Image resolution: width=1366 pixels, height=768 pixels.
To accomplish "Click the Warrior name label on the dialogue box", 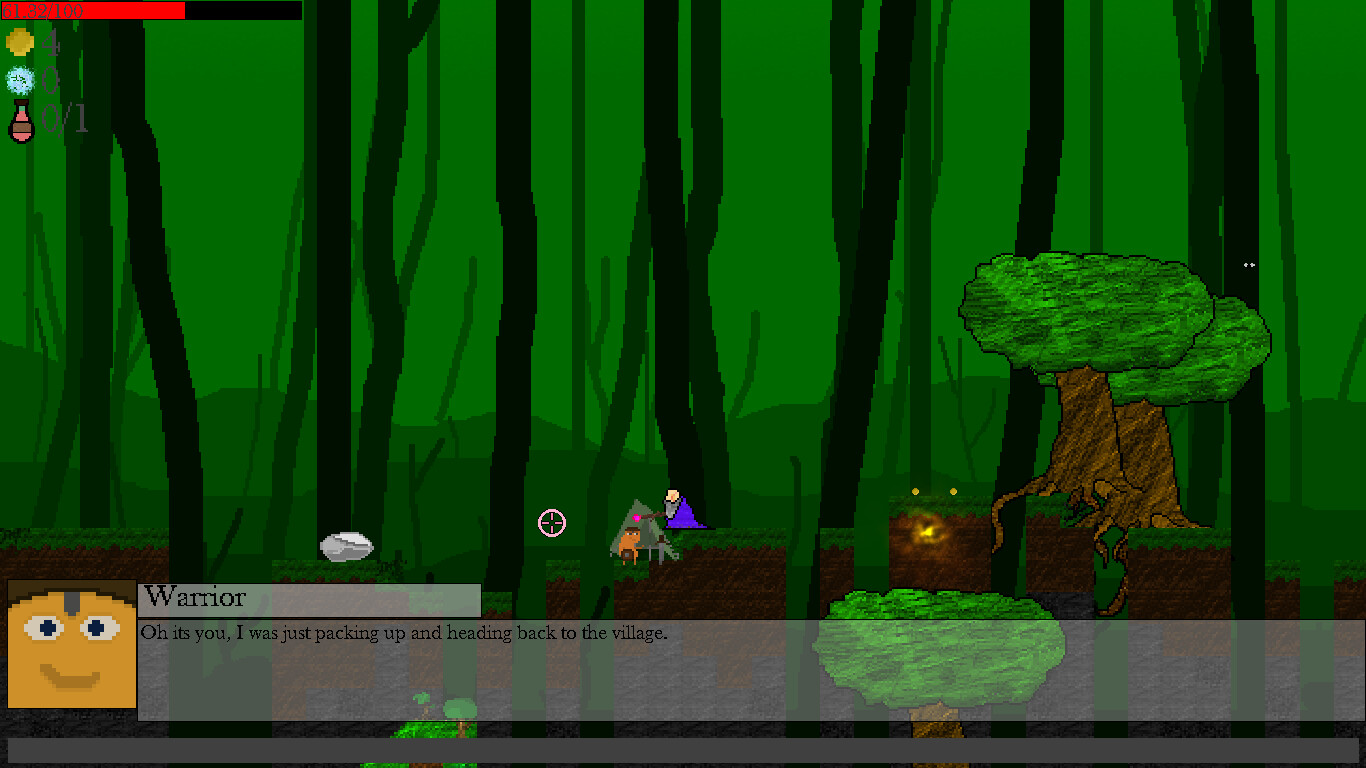I will [195, 597].
